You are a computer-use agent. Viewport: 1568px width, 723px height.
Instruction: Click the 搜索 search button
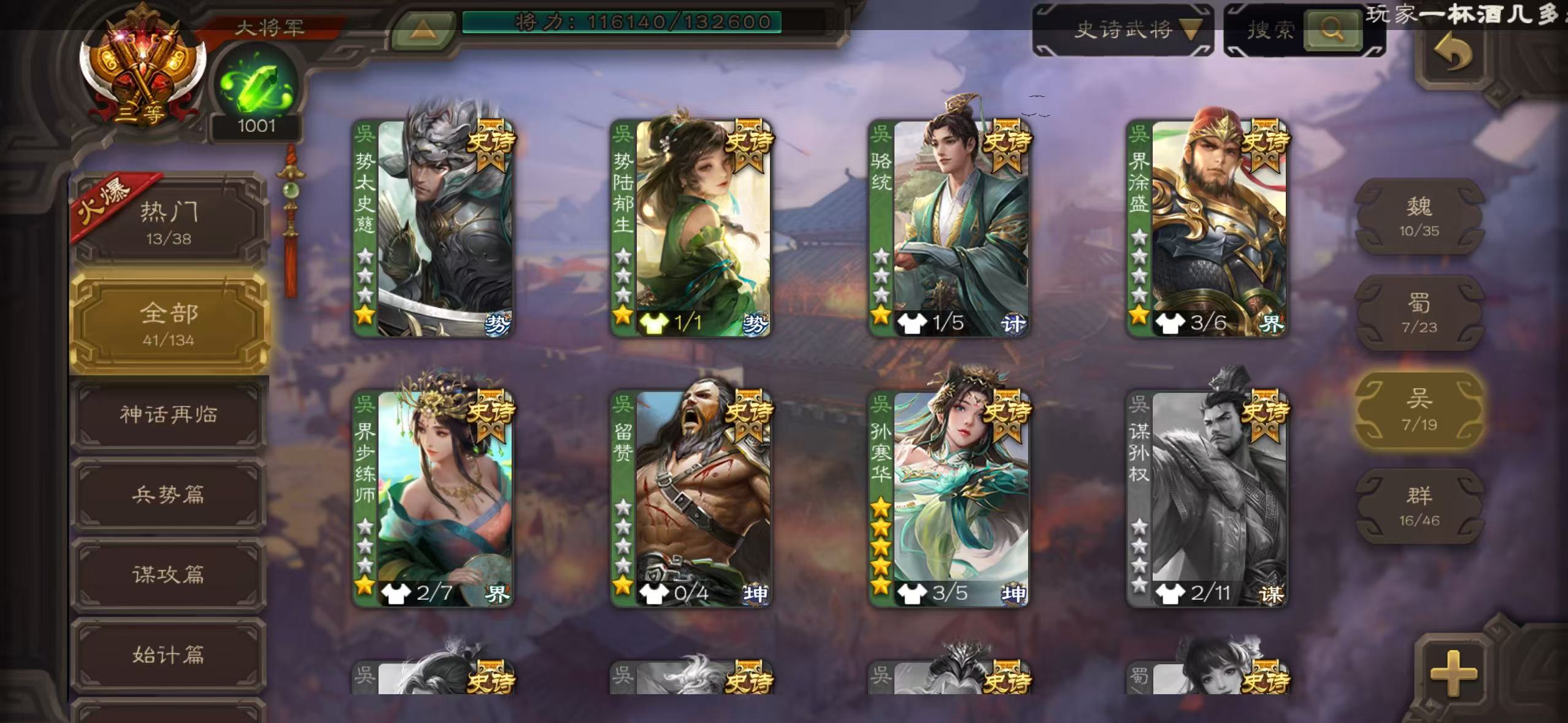pos(1331,29)
